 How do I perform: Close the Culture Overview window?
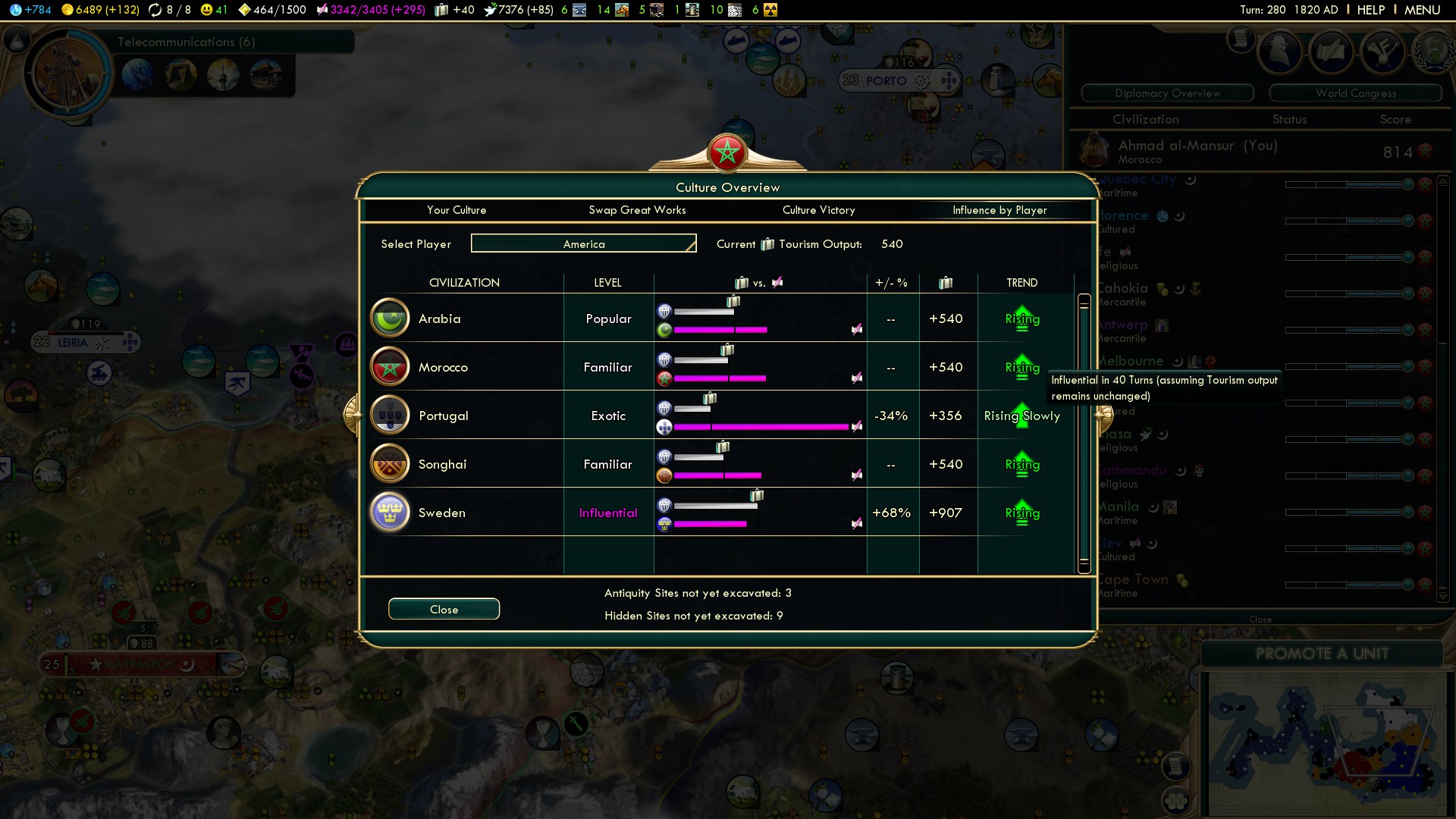point(444,609)
